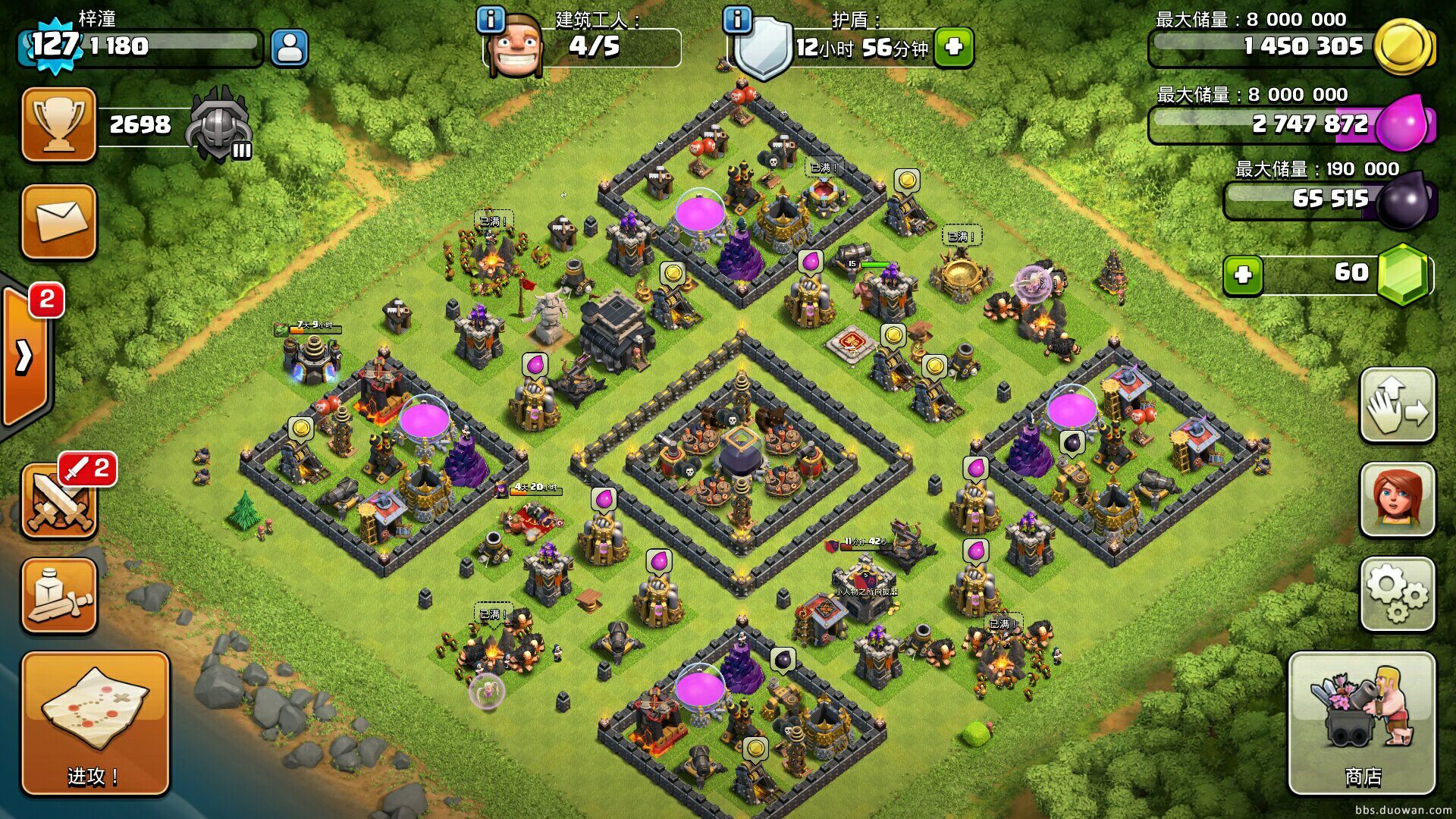
Task: Open the player profile button
Action: (x=289, y=48)
